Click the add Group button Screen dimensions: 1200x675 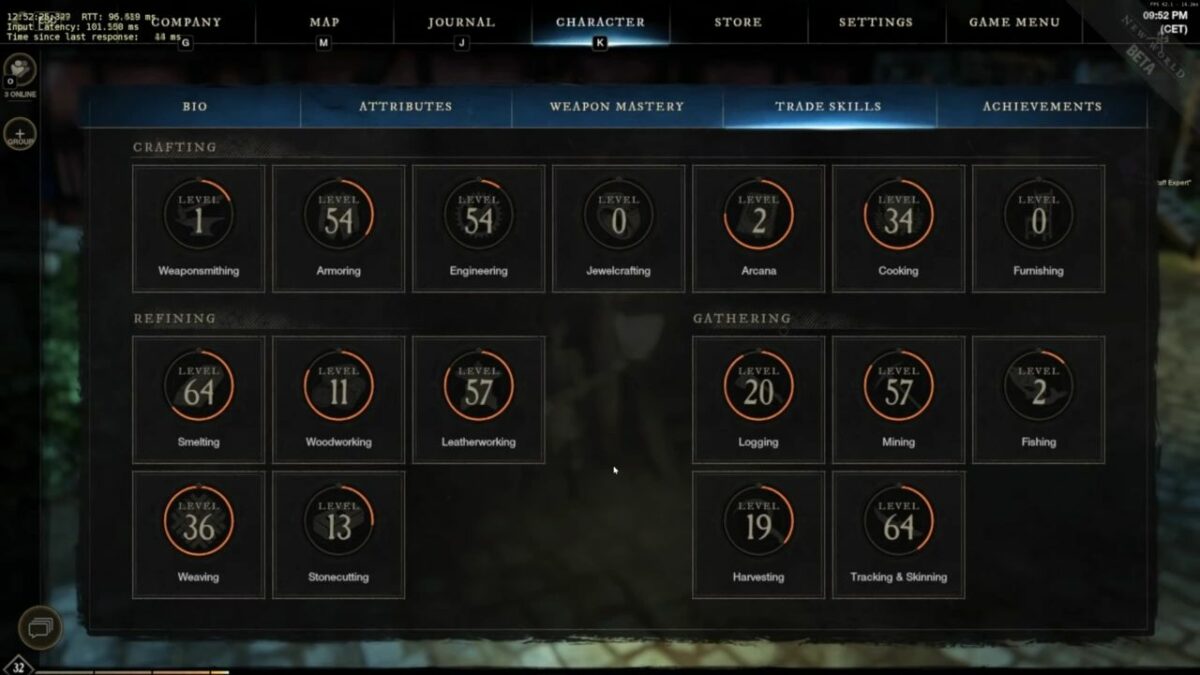point(20,135)
